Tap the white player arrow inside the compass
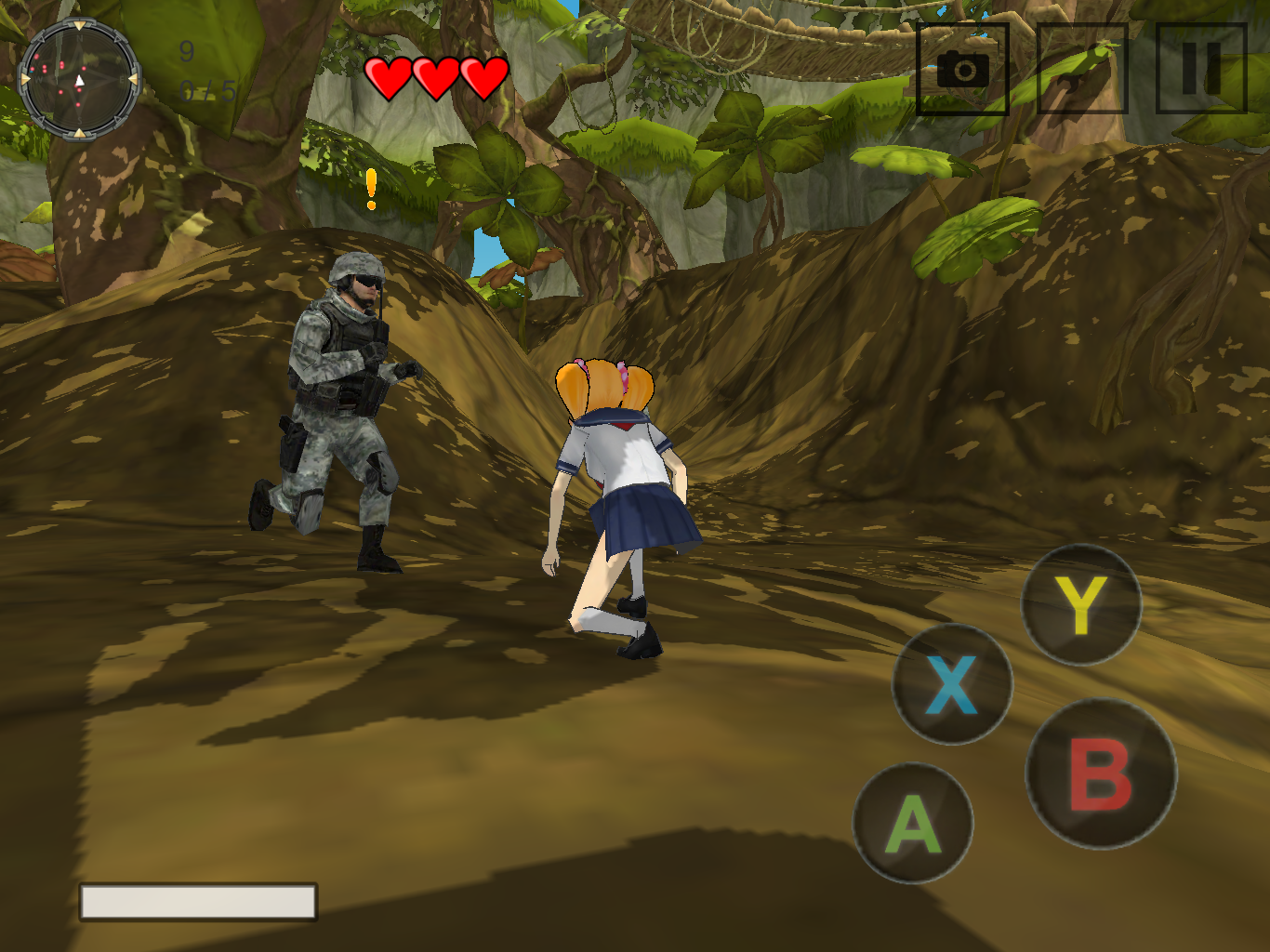The width and height of the screenshot is (1270, 952). coord(80,81)
